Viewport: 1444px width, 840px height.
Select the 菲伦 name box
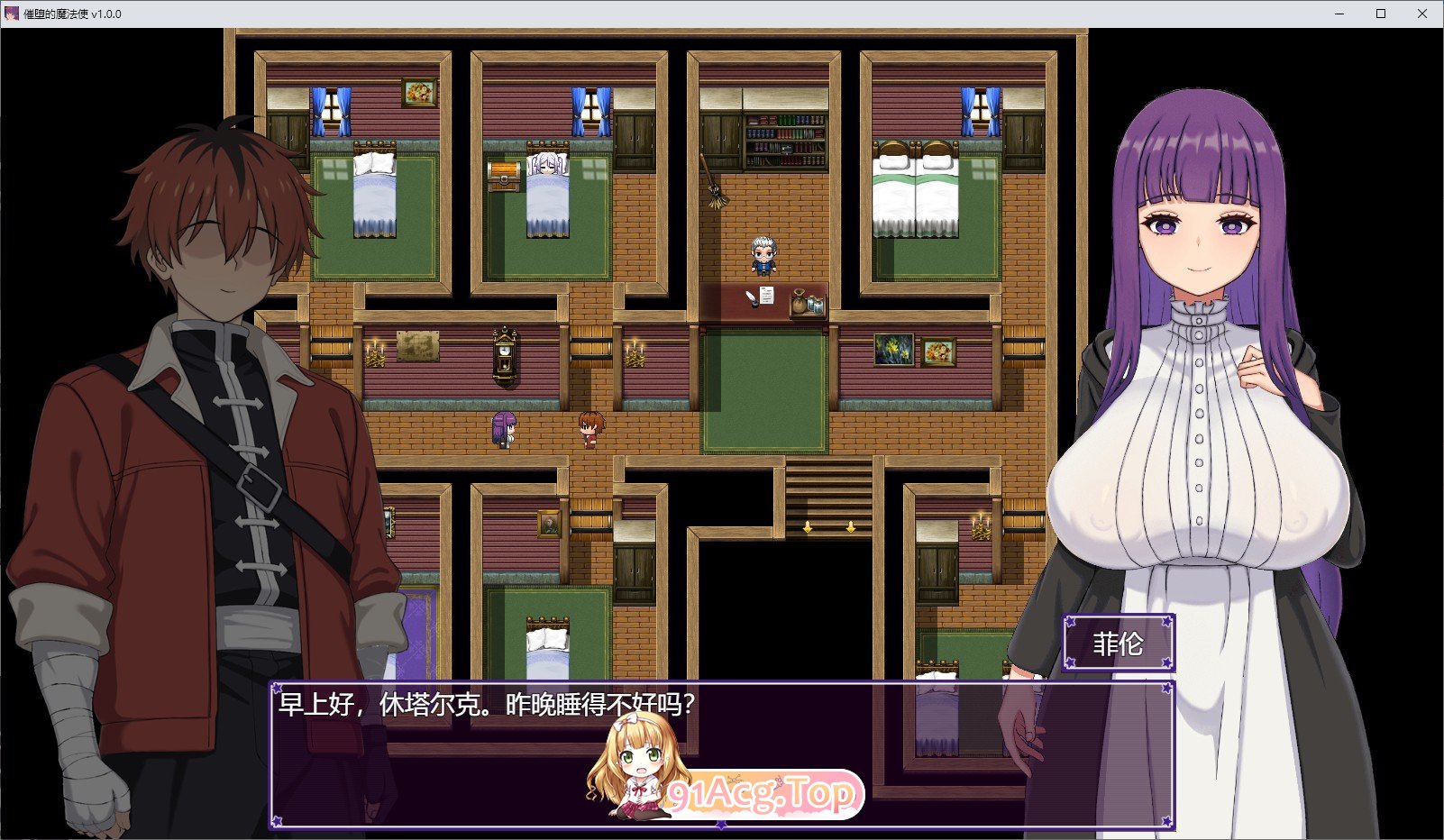pos(1120,644)
